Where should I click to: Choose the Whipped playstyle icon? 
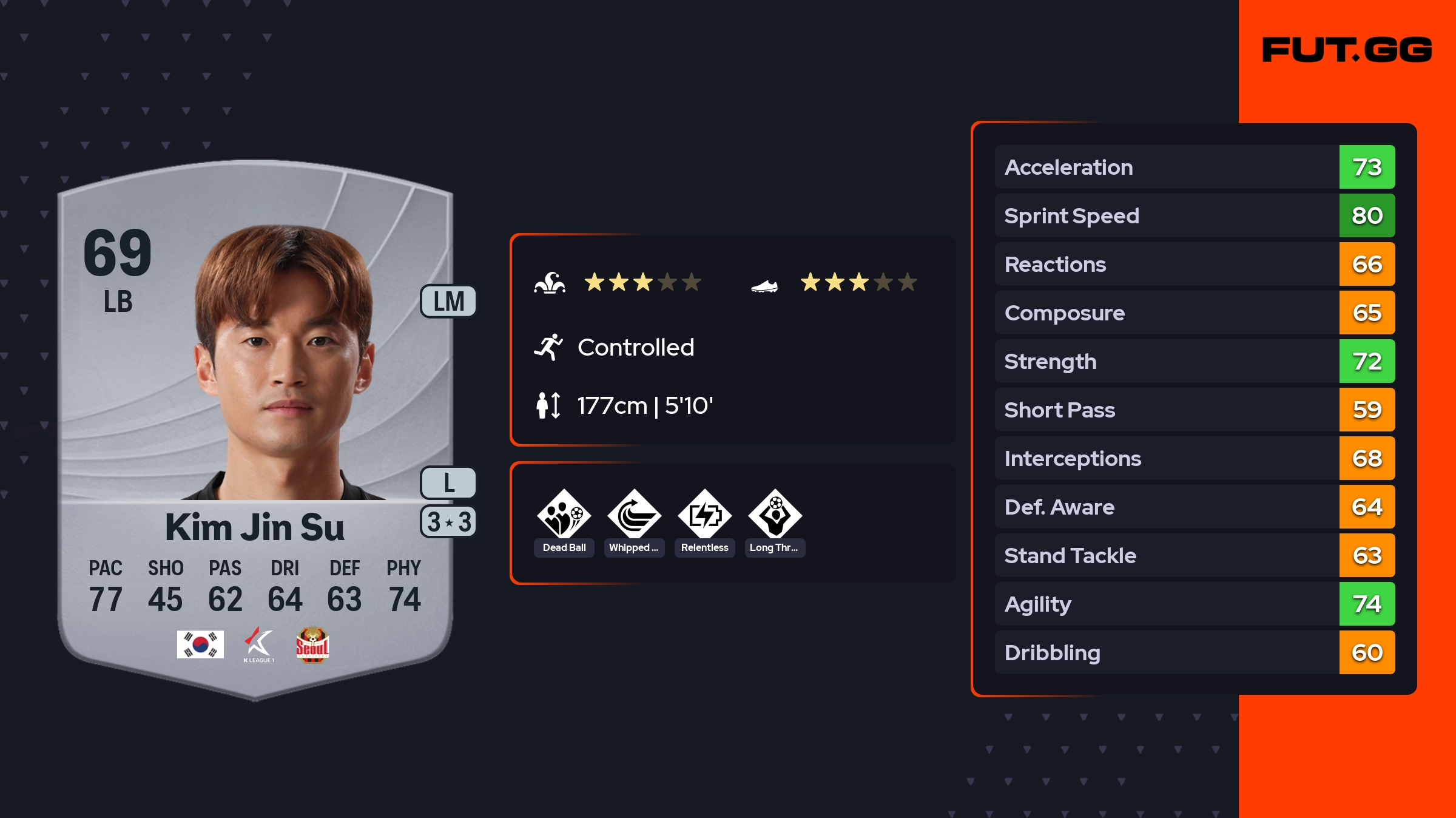634,515
